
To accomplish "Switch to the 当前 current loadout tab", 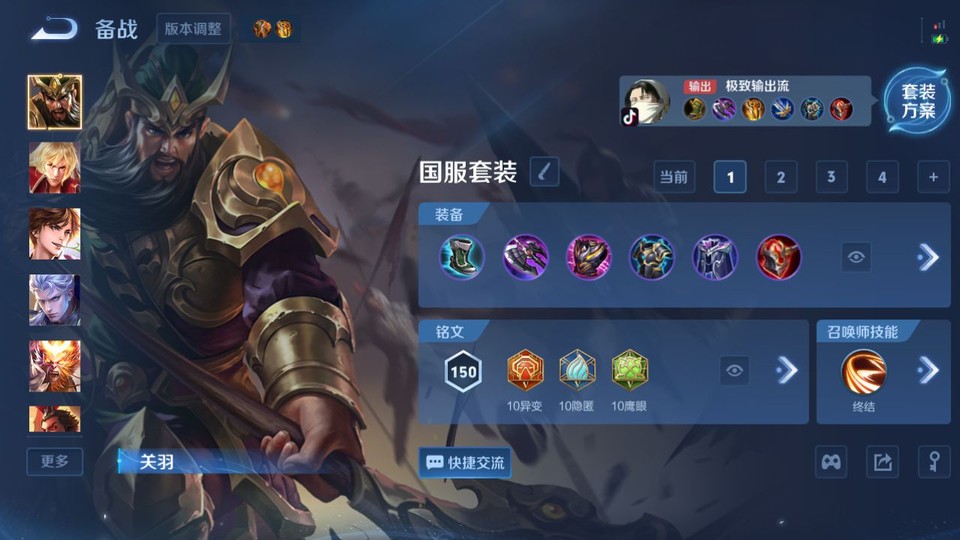I will [674, 178].
